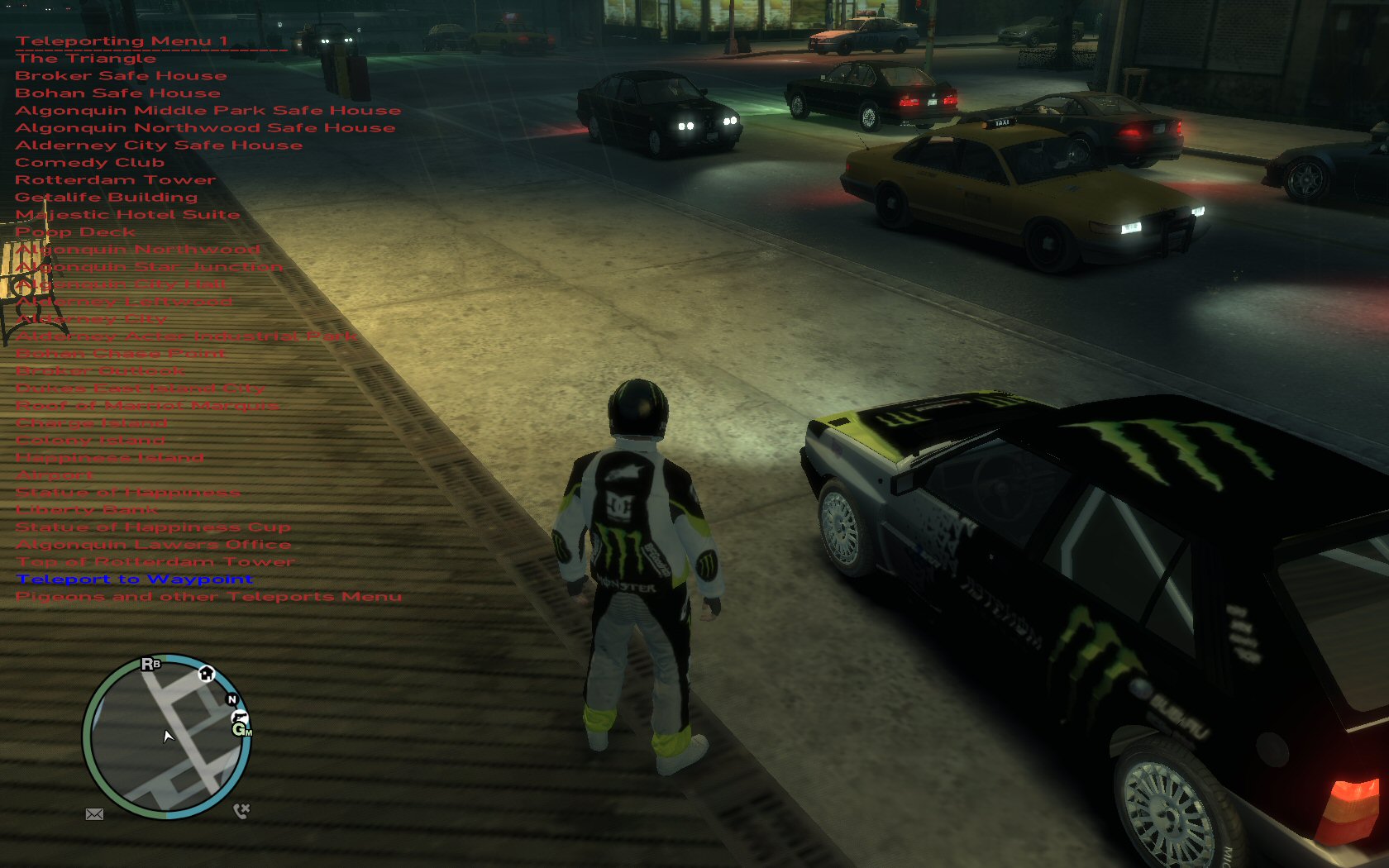This screenshot has height=868, width=1389.
Task: Select Happiness Island teleport
Action: (110, 458)
